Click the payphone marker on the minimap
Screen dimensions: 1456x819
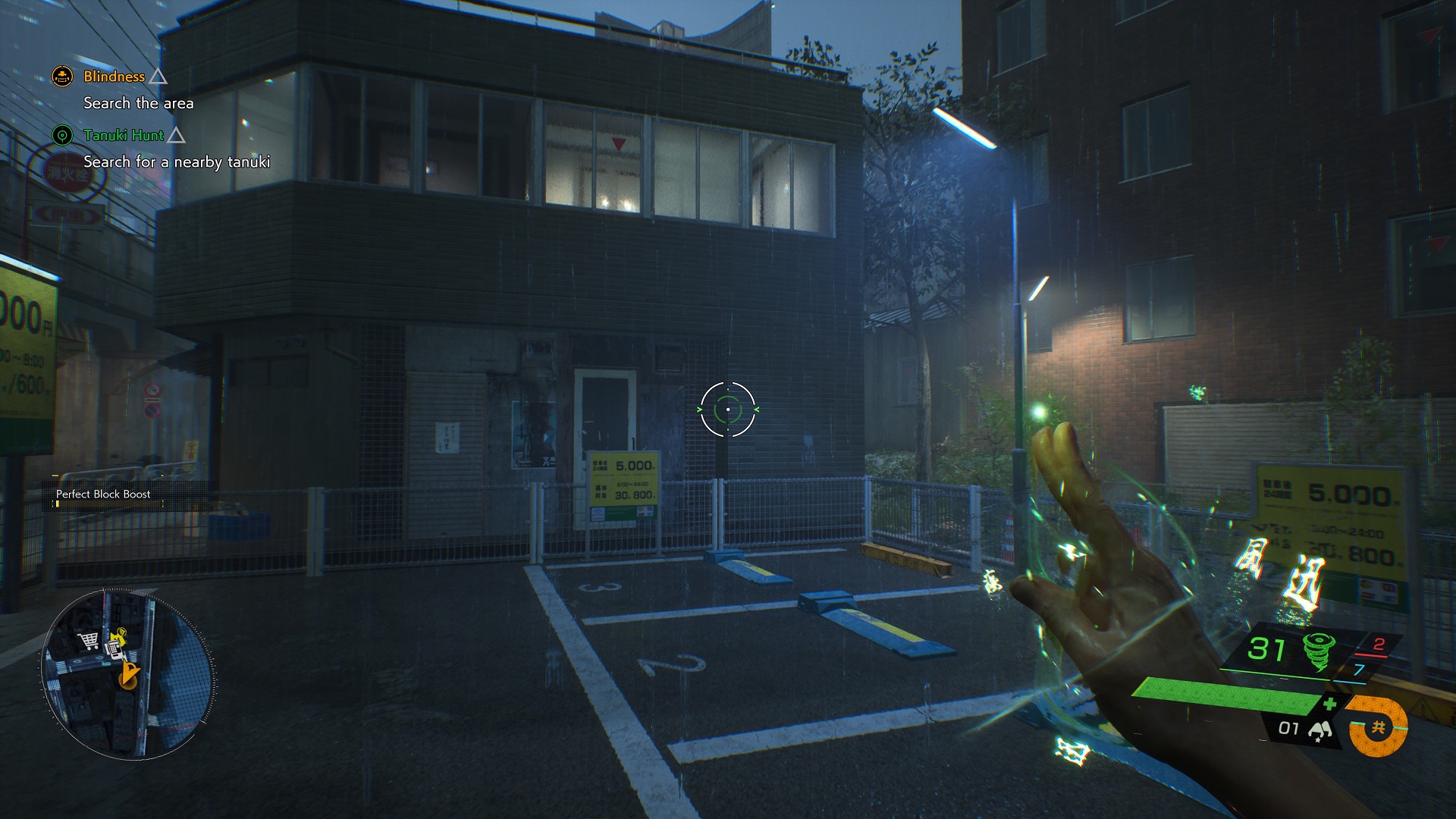(x=114, y=649)
